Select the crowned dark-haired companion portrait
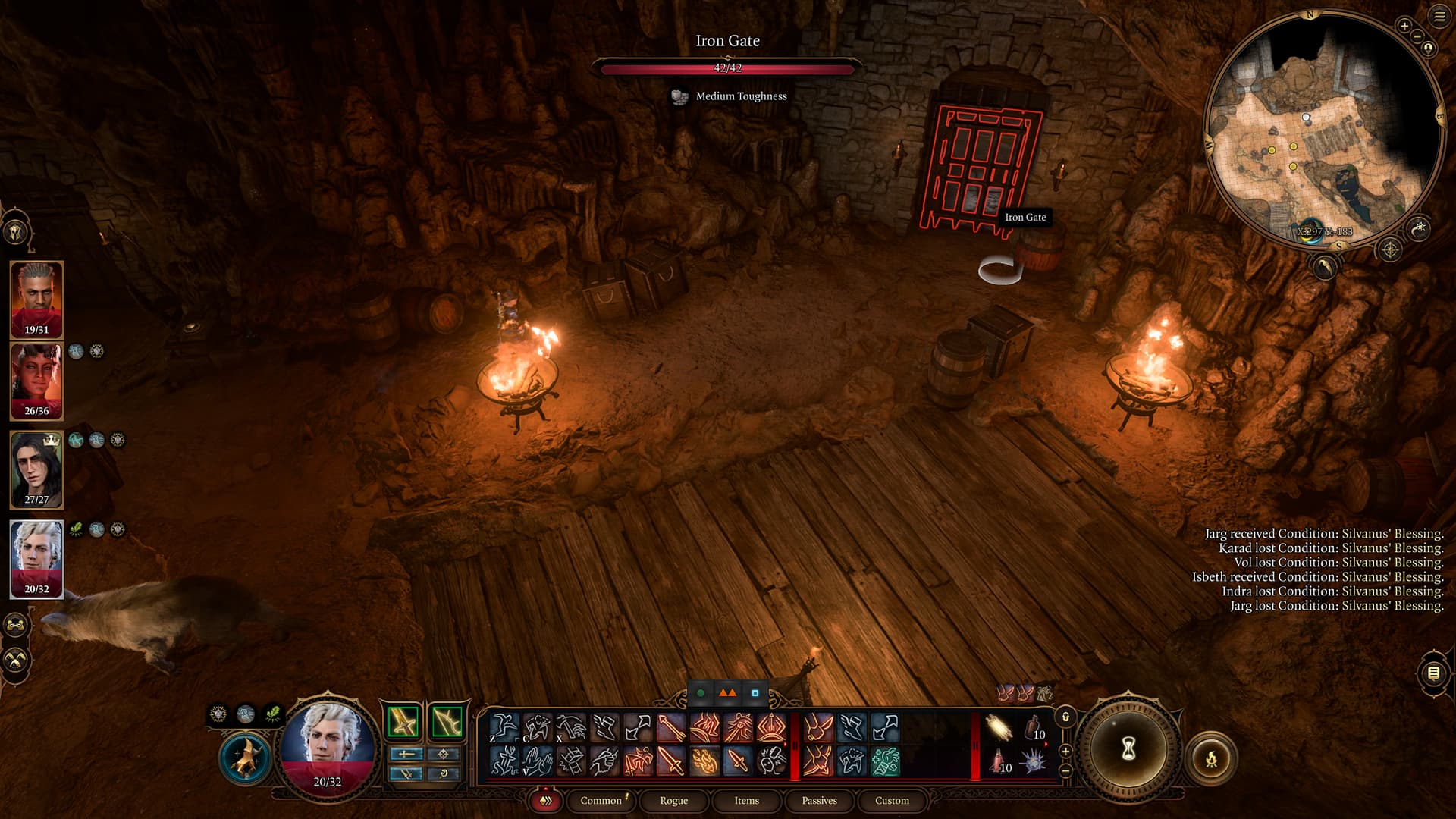 [x=36, y=469]
